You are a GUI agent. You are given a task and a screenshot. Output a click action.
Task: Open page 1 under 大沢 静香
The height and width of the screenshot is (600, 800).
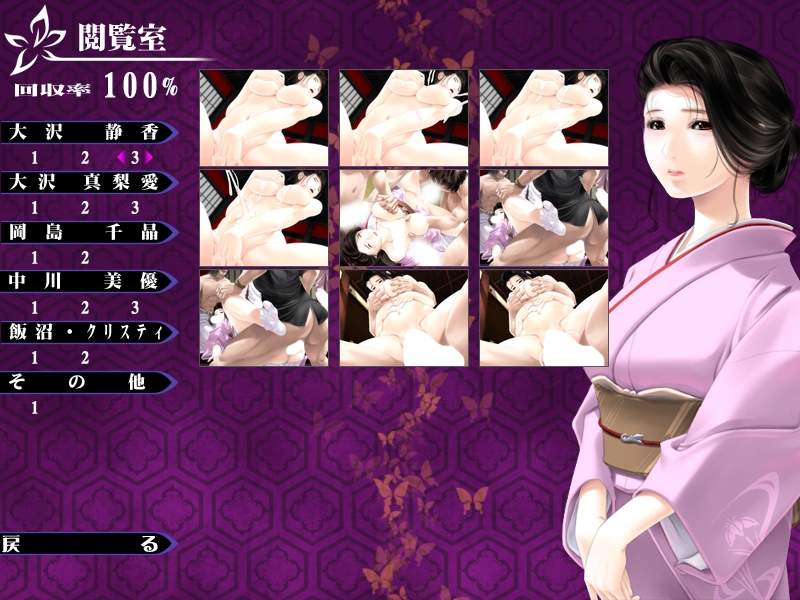35,158
